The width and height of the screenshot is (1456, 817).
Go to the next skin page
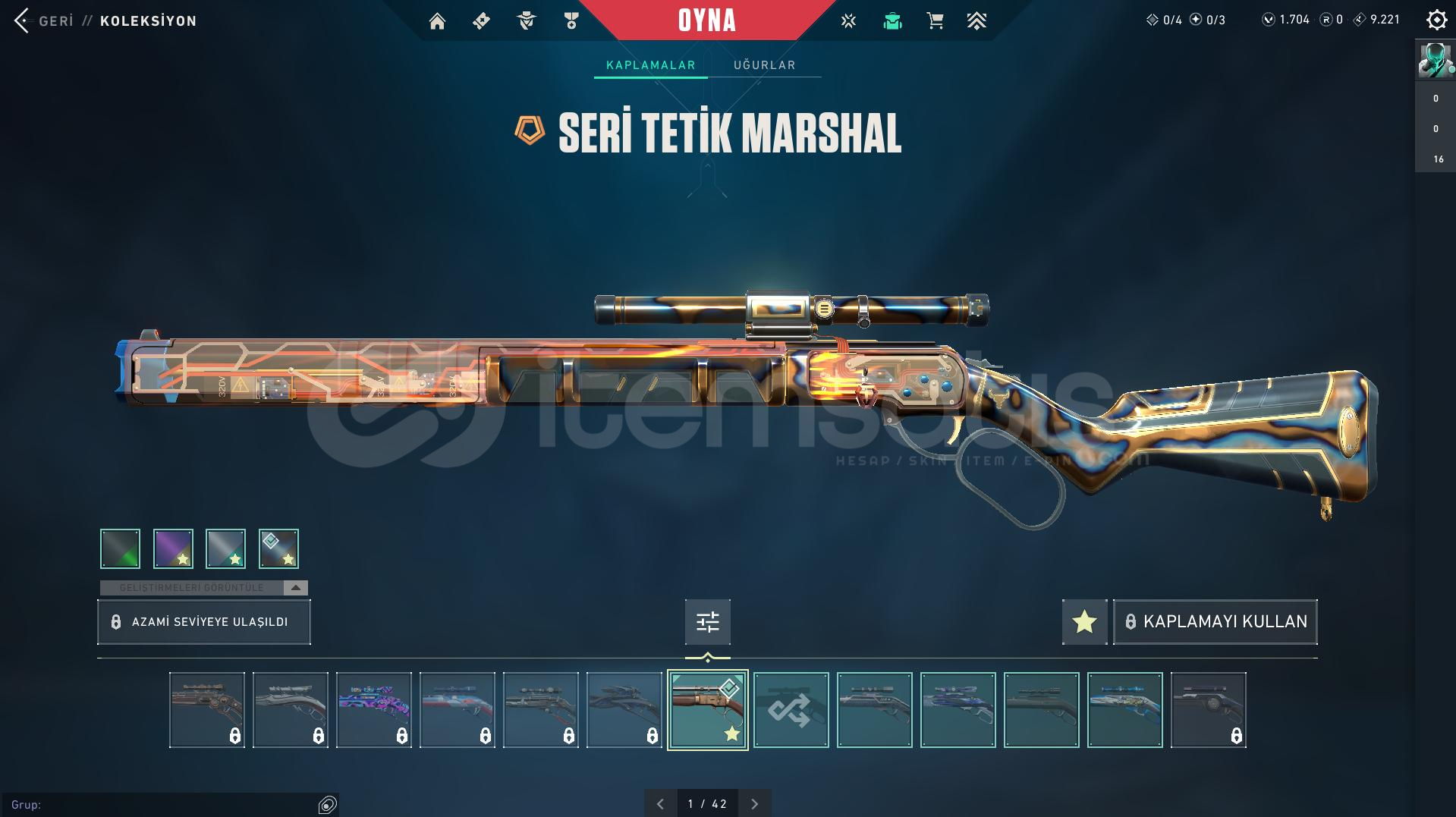(754, 804)
